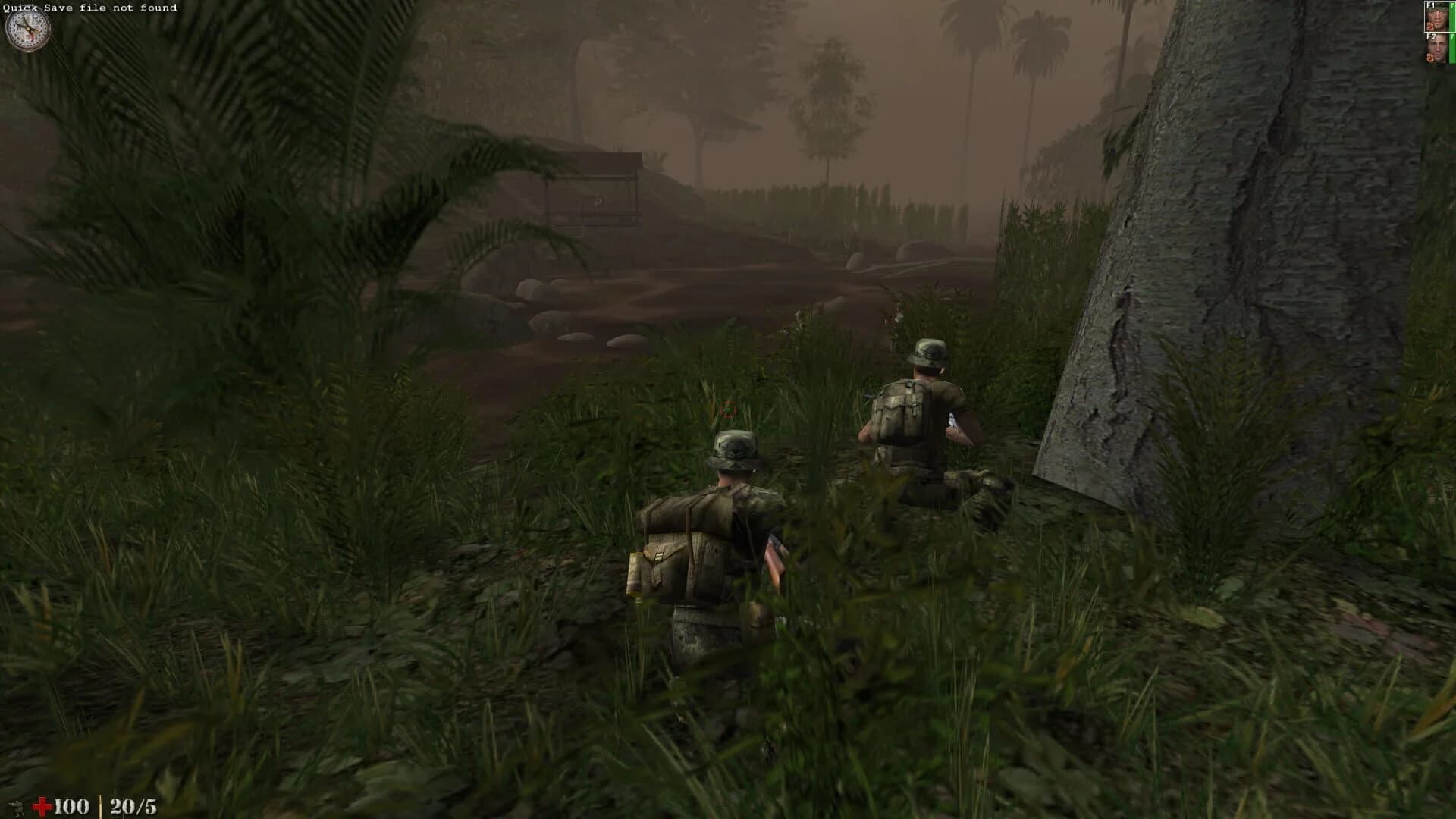Screen dimensions: 1456x819
Task: Click the F1 label on the portrait
Action: 1429,6
